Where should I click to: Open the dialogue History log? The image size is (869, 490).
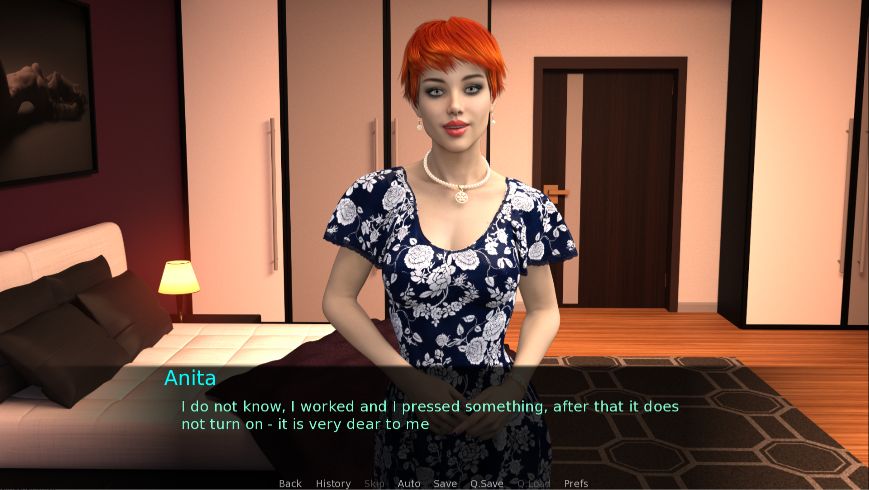pos(333,484)
